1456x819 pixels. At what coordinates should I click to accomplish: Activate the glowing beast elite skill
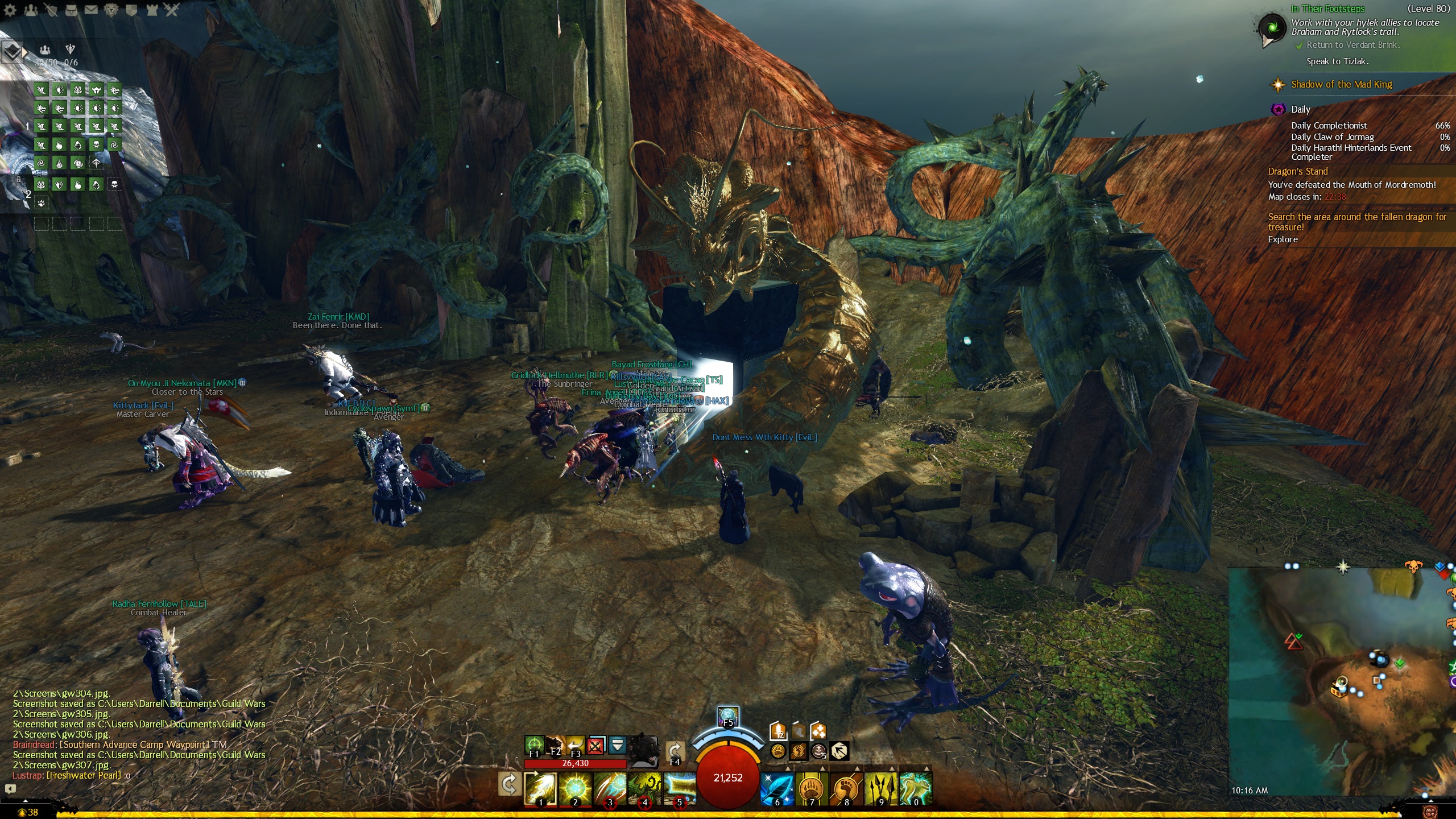click(x=916, y=788)
